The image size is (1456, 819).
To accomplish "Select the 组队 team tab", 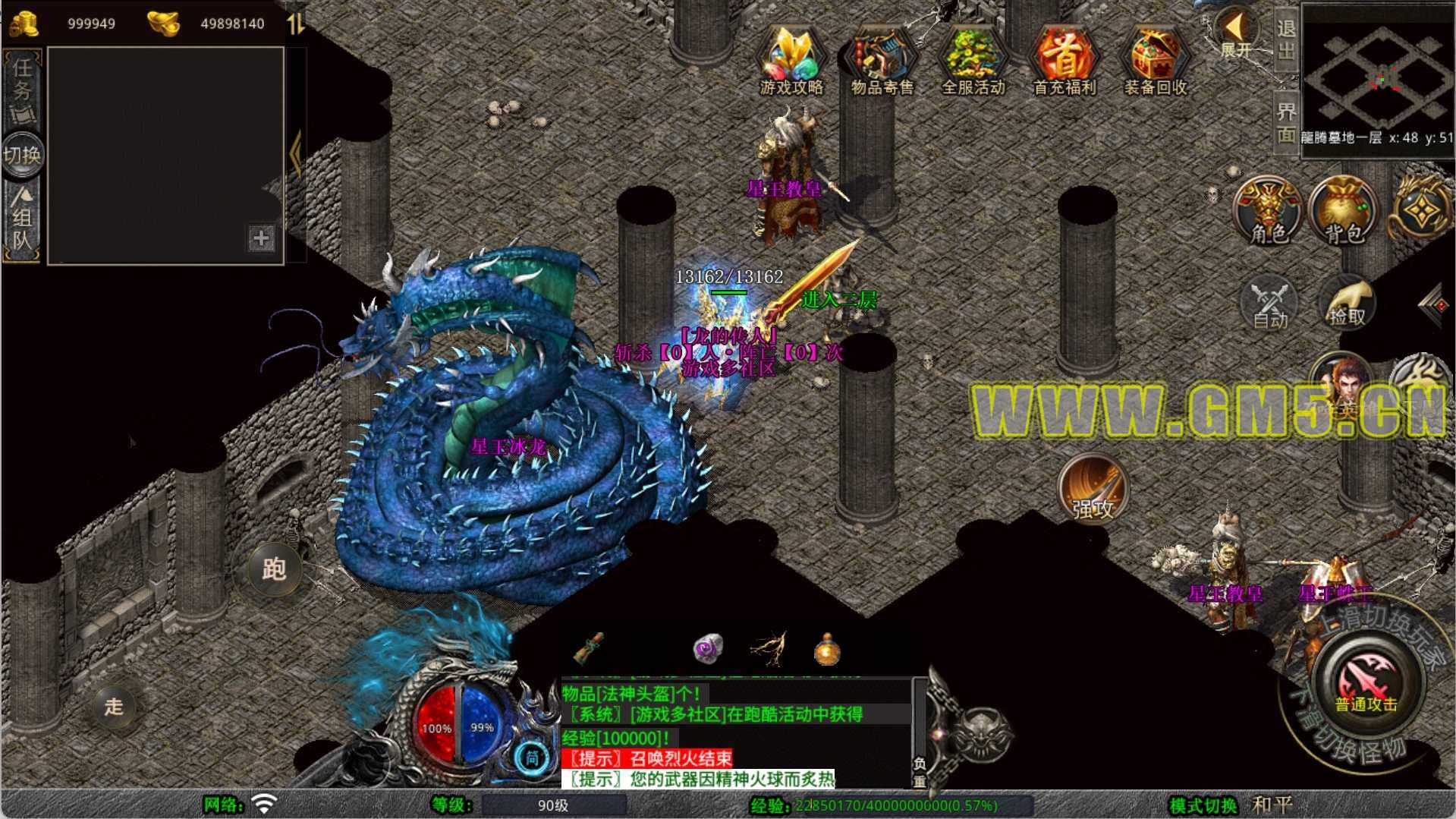I will click(22, 220).
